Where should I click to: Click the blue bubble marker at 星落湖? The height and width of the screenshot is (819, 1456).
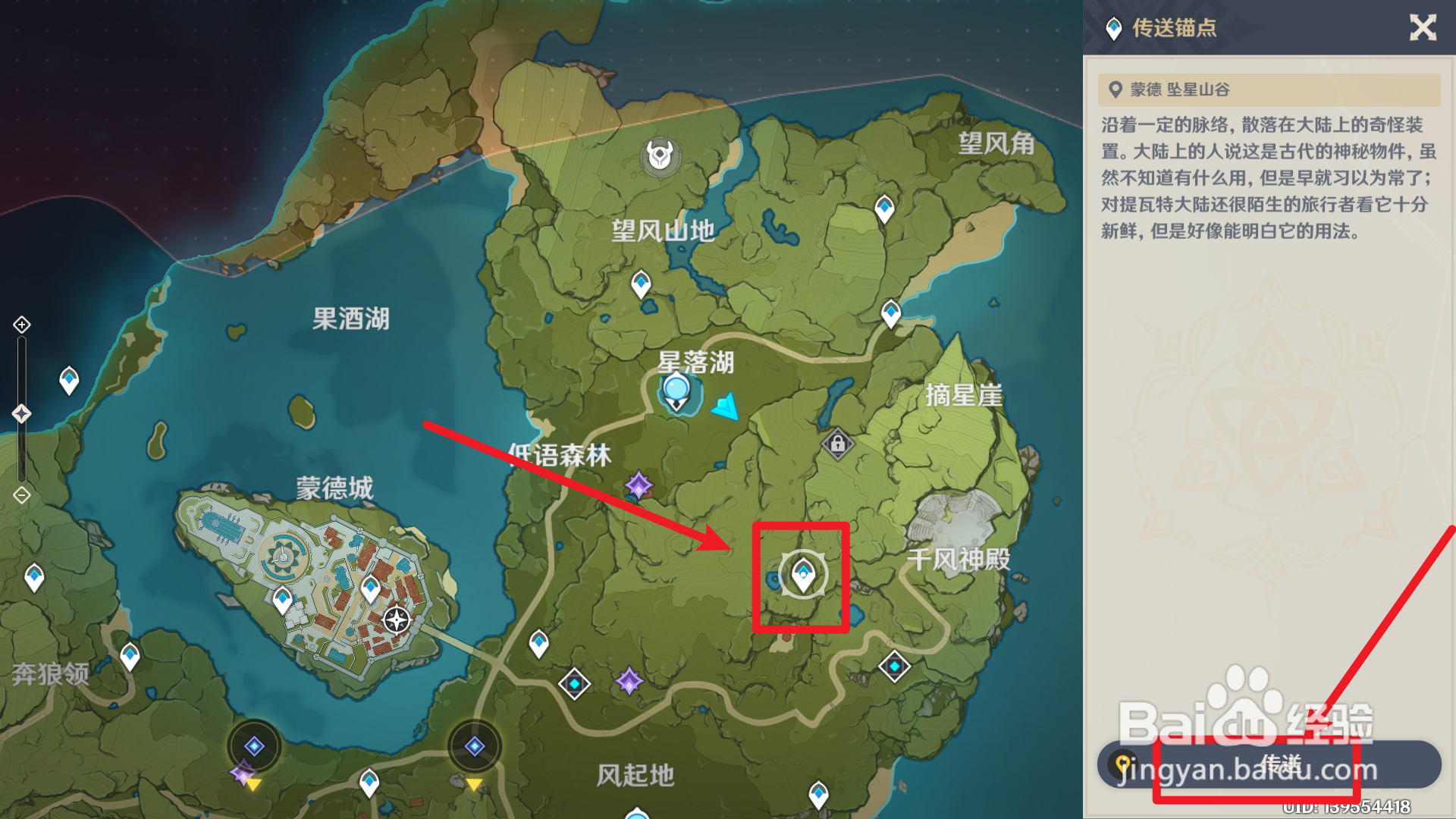pyautogui.click(x=676, y=388)
